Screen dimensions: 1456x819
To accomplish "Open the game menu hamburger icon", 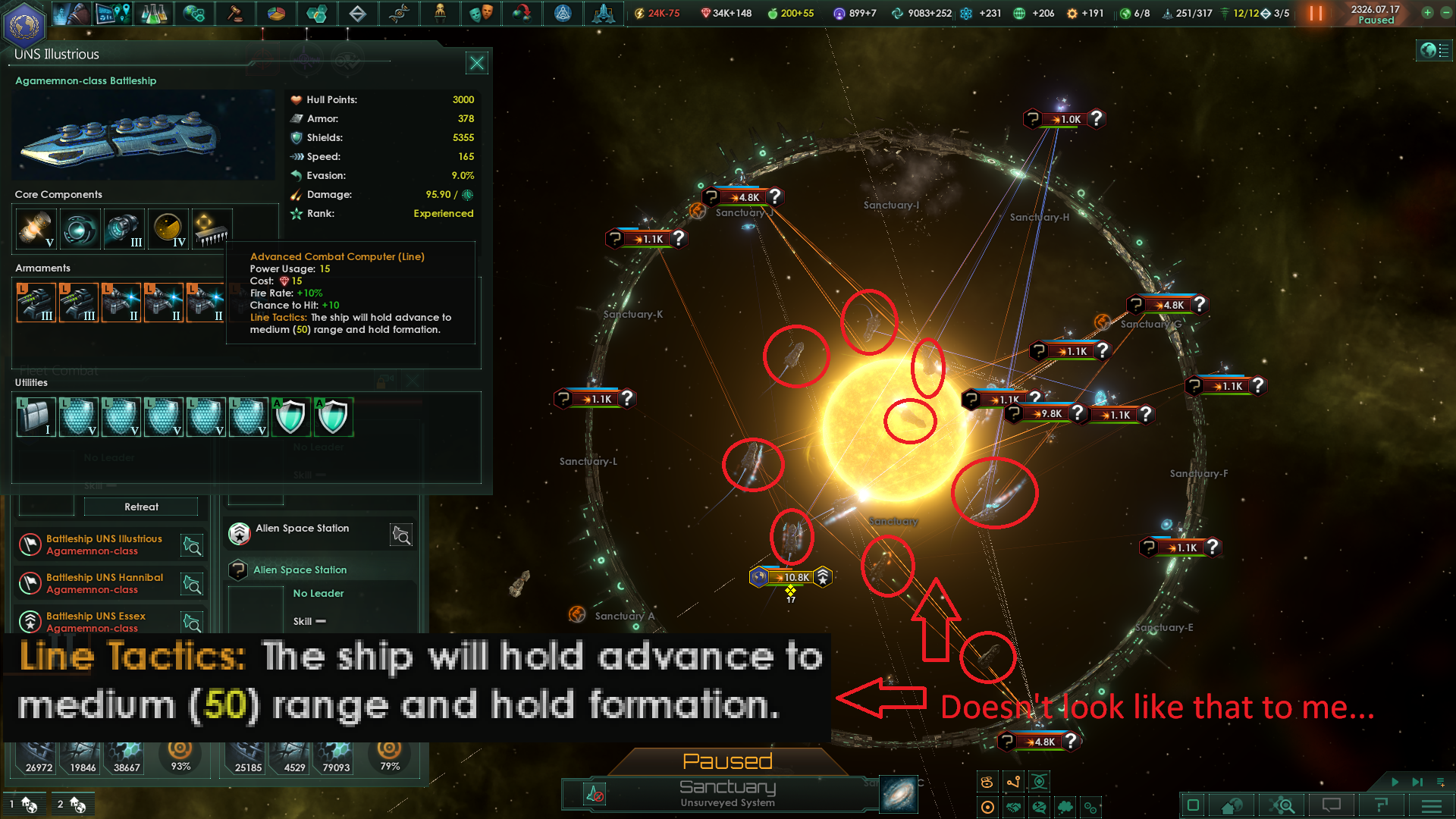I will pos(1430,805).
